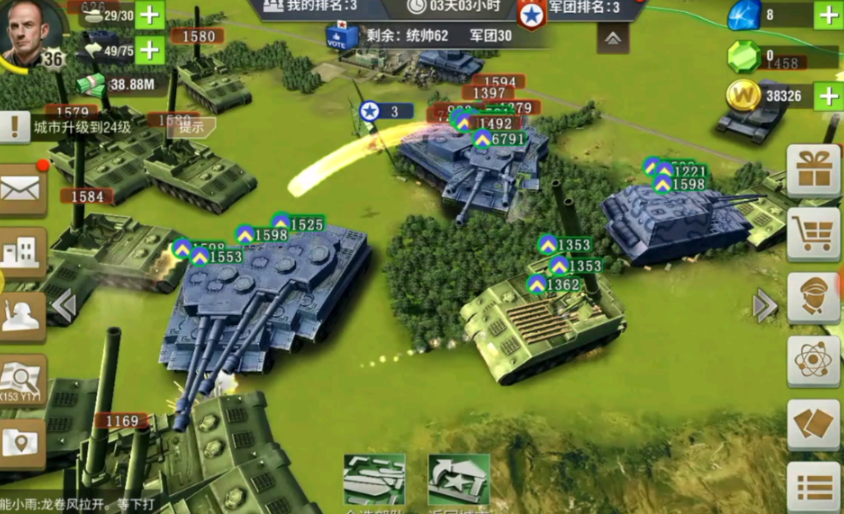Open the map coordinate search
The image size is (844, 514).
coord(21,378)
